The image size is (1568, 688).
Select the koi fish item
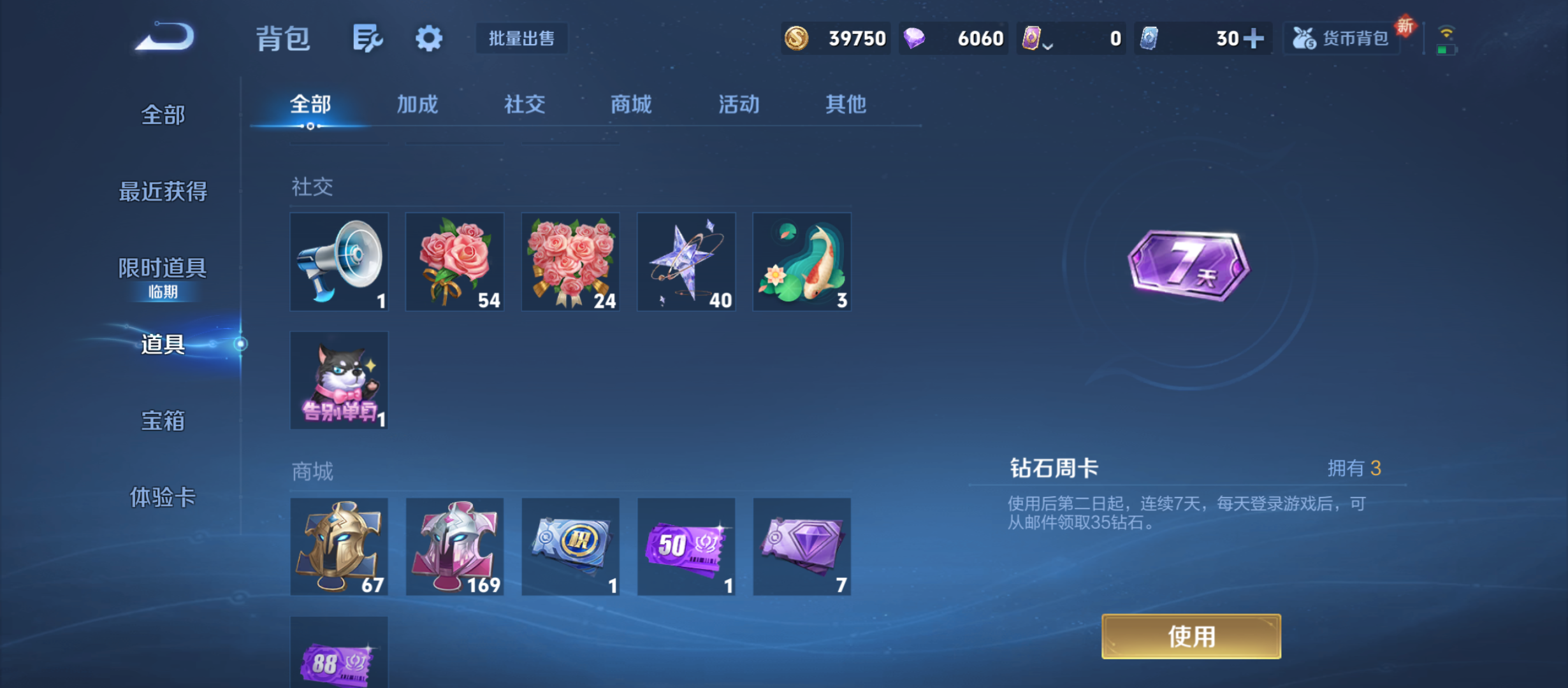(x=802, y=261)
